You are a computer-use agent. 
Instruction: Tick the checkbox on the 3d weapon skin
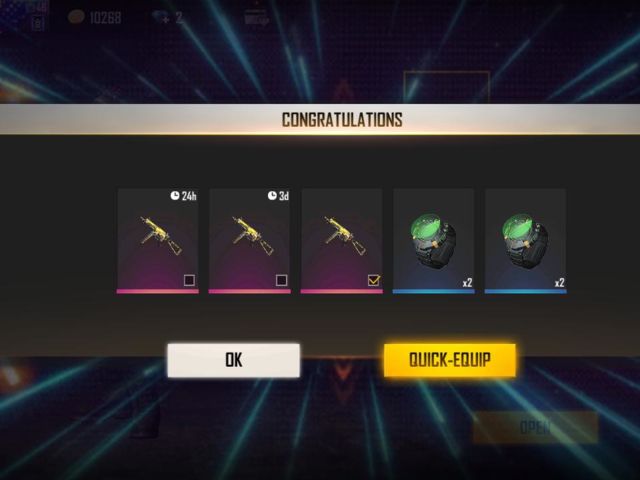coord(281,280)
